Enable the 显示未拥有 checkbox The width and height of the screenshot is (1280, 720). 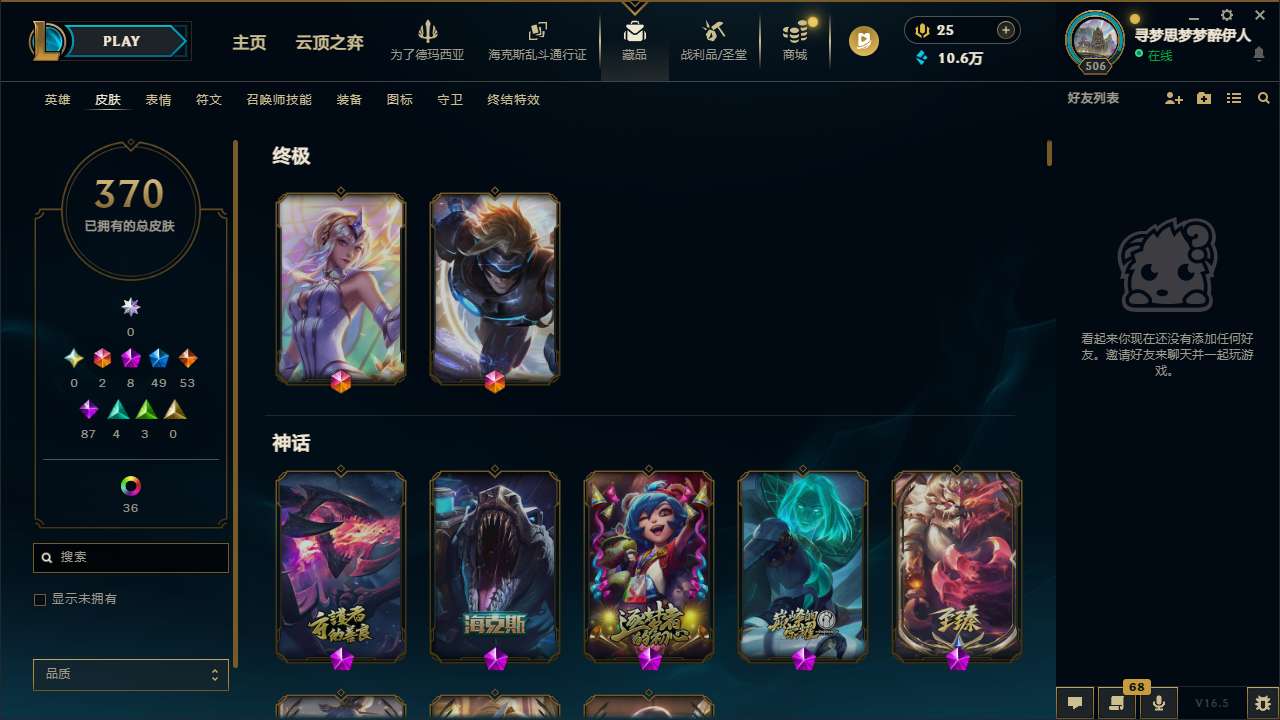pyautogui.click(x=40, y=600)
